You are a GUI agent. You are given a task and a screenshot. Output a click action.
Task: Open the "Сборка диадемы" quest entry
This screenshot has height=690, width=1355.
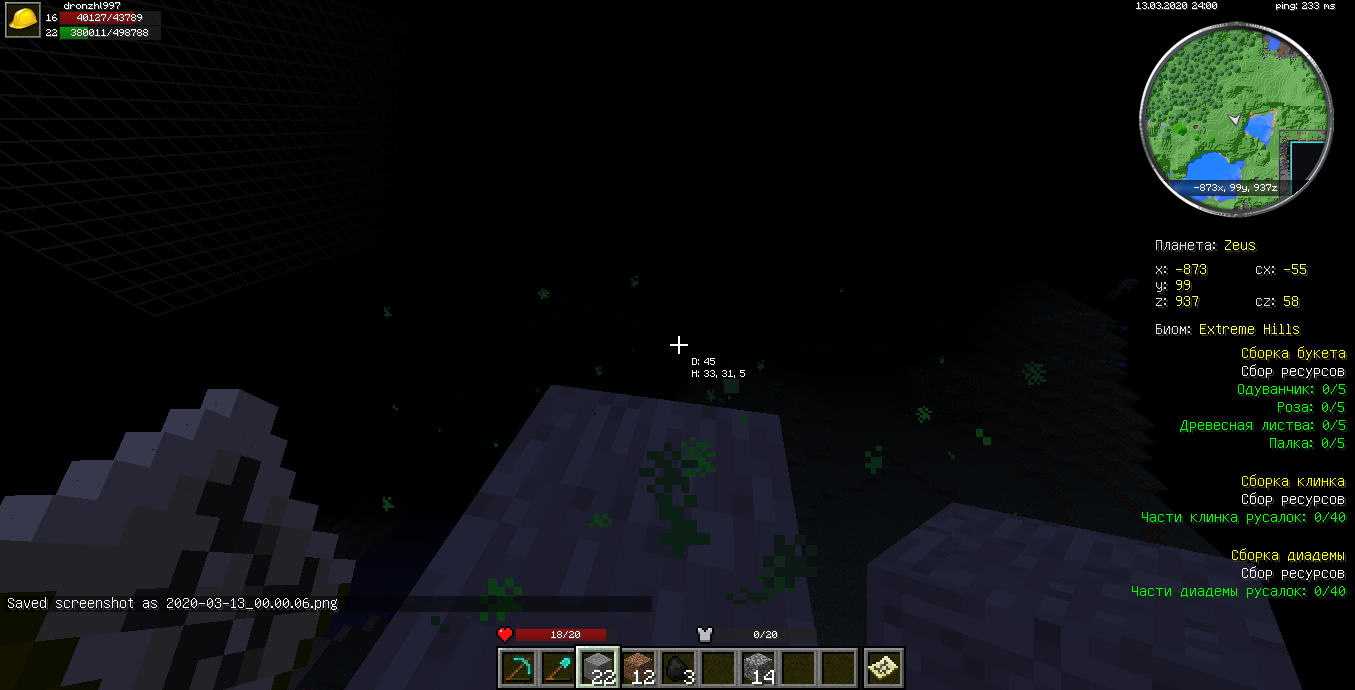[1288, 556]
